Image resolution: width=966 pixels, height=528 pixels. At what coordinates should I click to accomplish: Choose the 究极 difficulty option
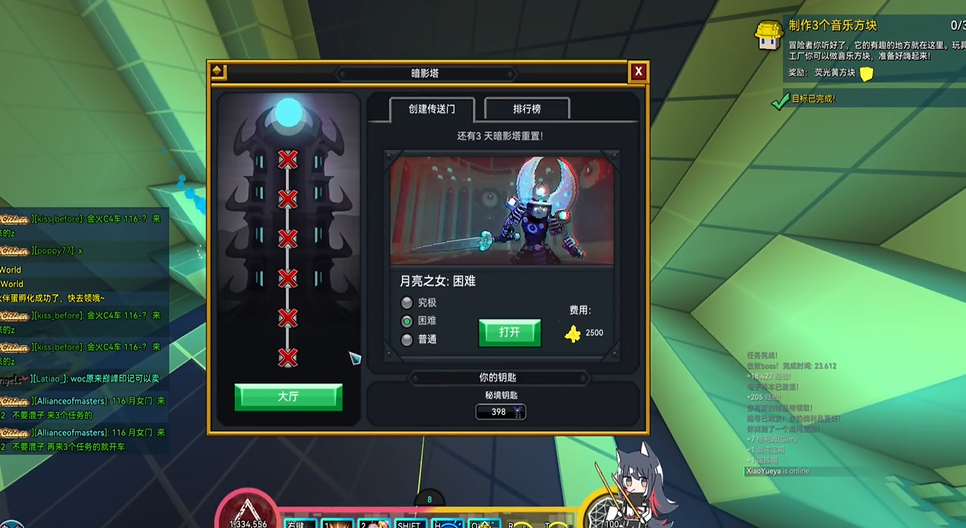[407, 303]
